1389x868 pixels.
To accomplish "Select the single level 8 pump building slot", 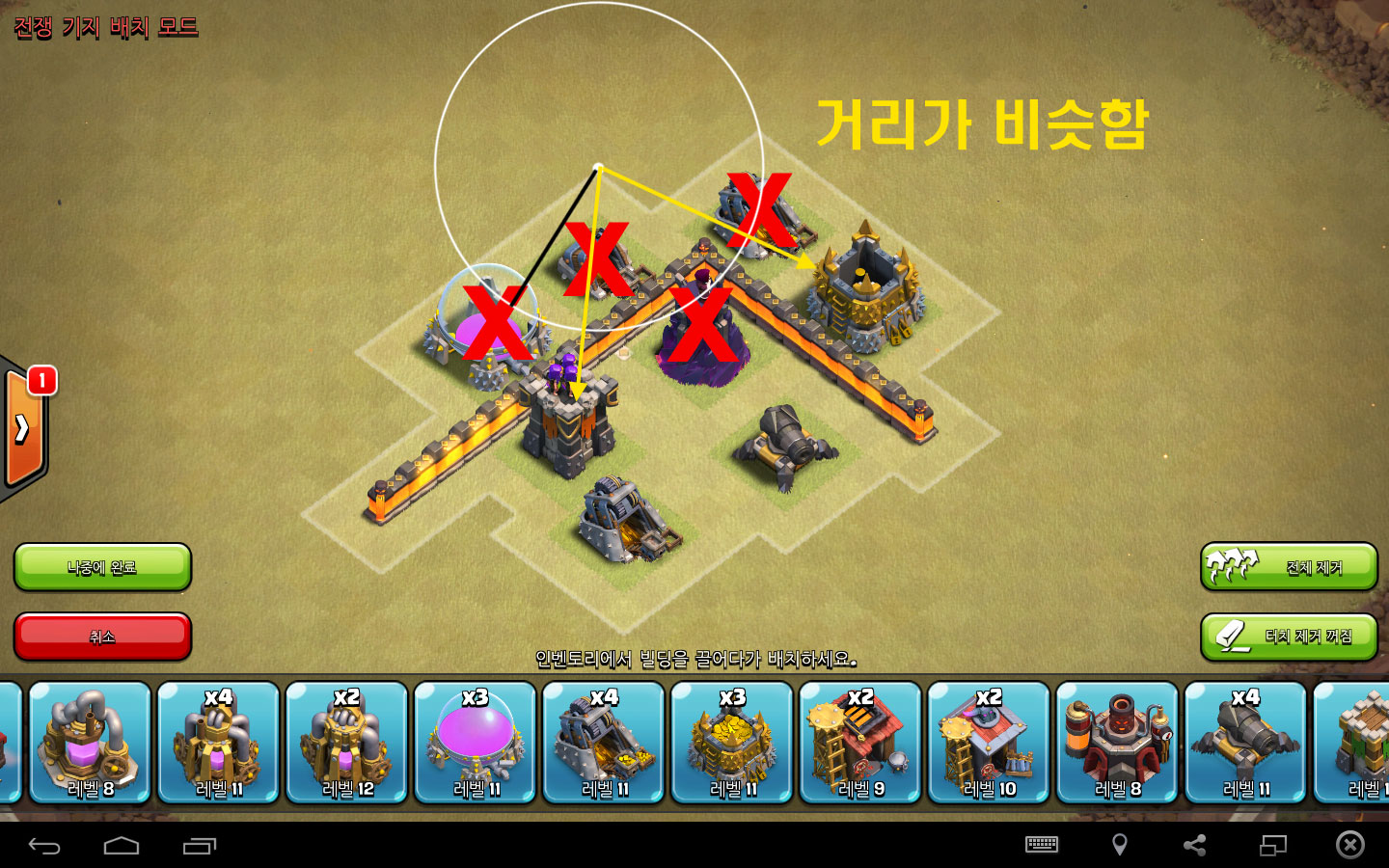I will (91, 743).
